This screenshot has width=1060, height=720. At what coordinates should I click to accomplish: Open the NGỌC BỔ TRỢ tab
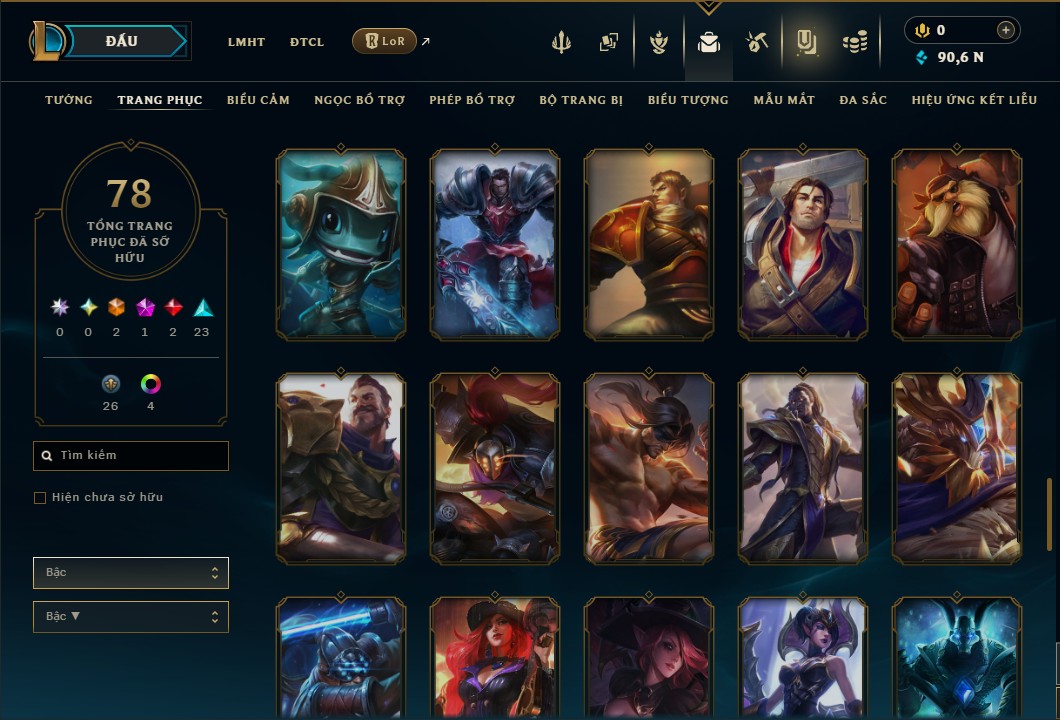(359, 100)
